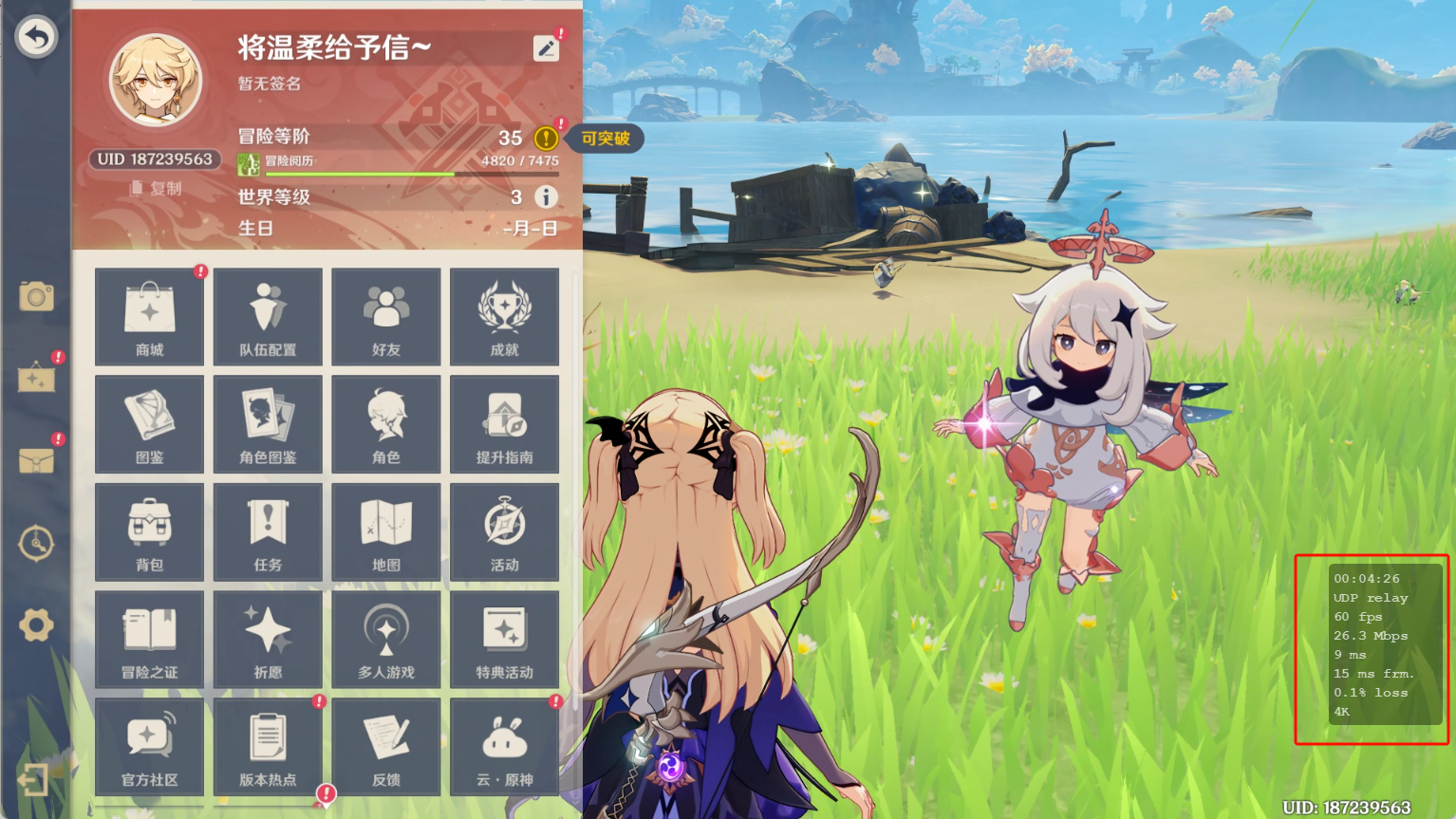Viewport: 1456px width, 819px height.
Task: Open the Map (地图)
Action: pos(385,531)
